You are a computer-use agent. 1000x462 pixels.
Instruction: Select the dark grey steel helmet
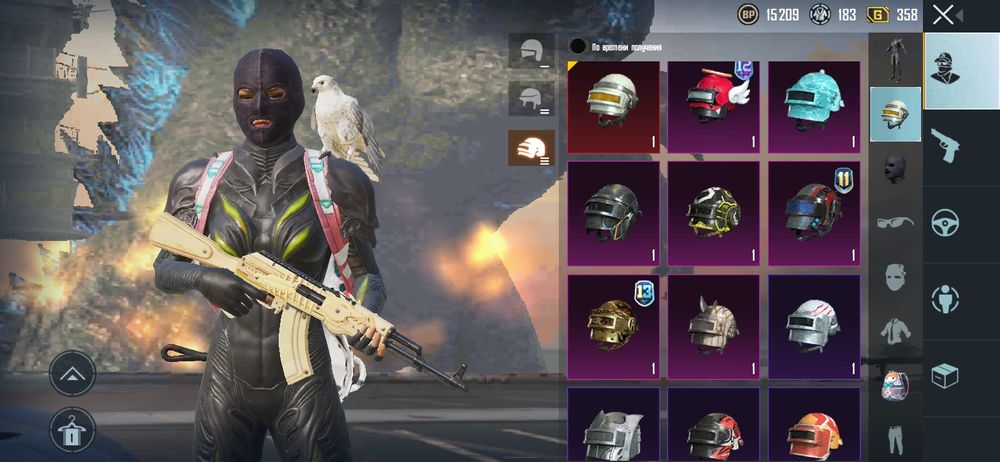[x=613, y=212]
